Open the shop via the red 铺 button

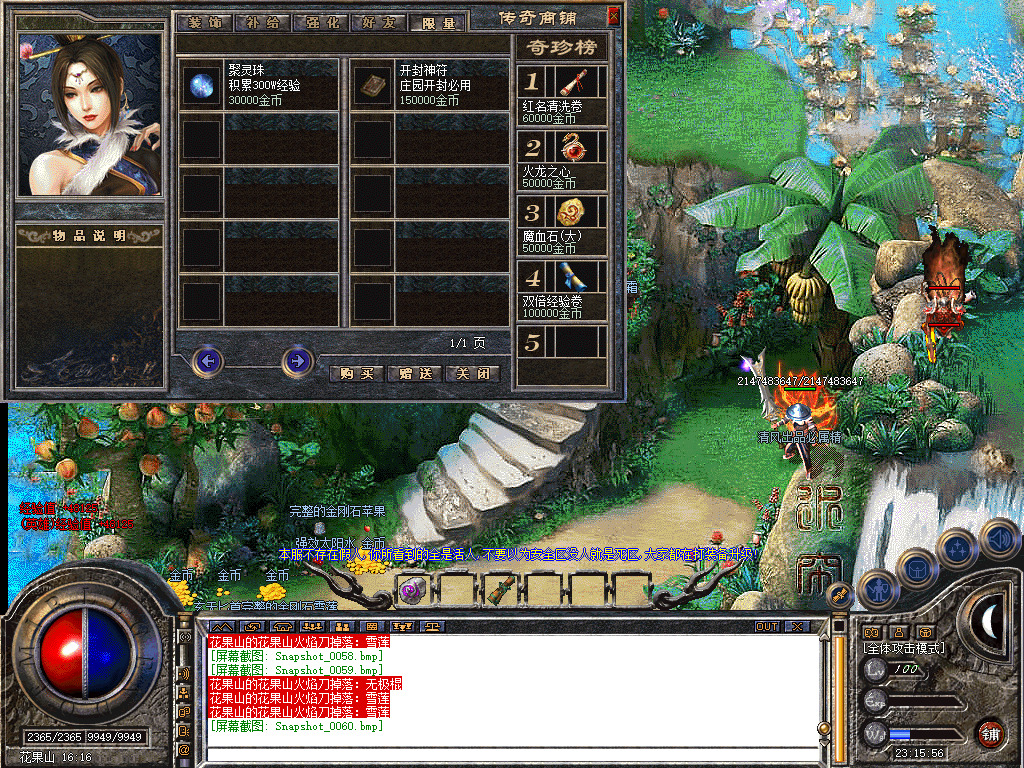coord(991,734)
